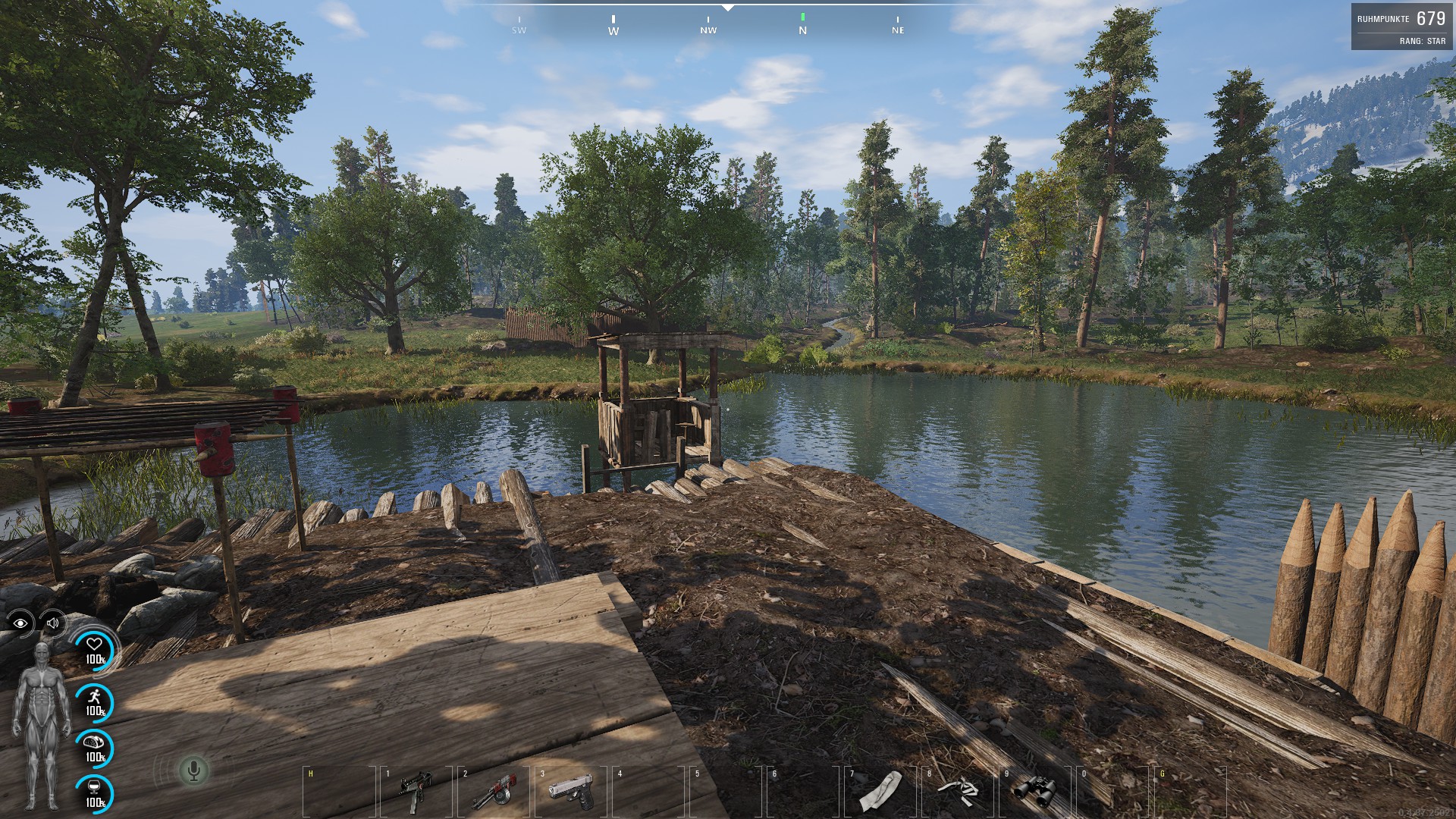
Task: Click the microphone voice chat icon
Action: click(193, 771)
